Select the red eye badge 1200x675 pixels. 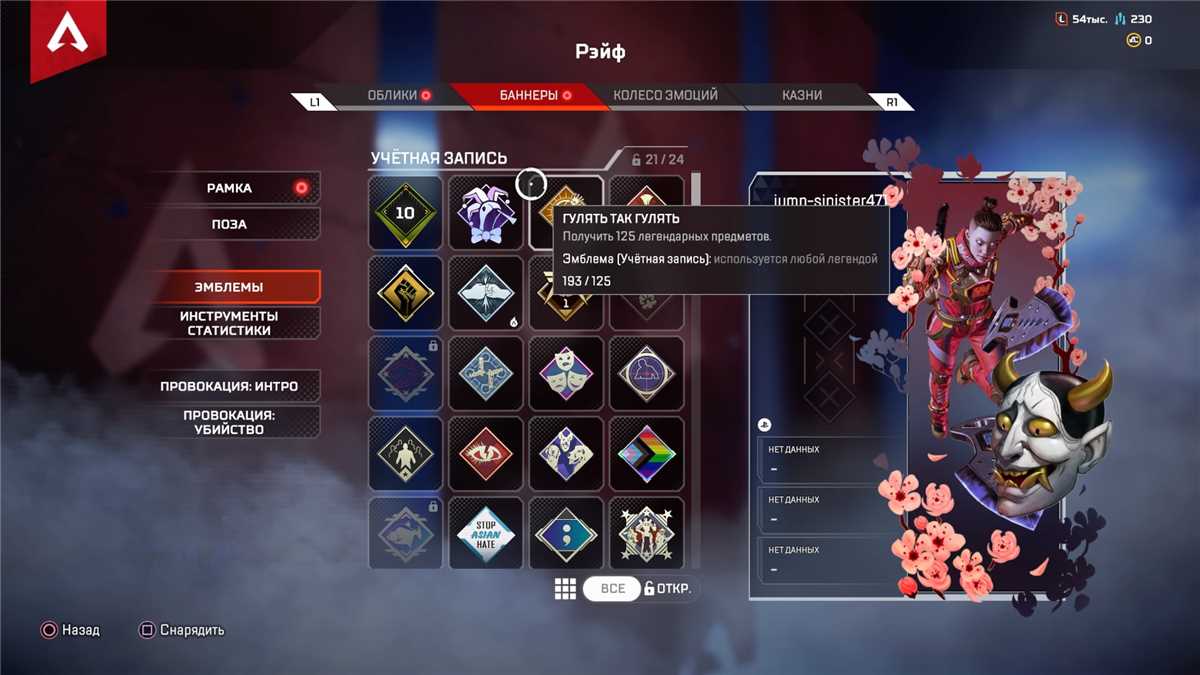[486, 453]
